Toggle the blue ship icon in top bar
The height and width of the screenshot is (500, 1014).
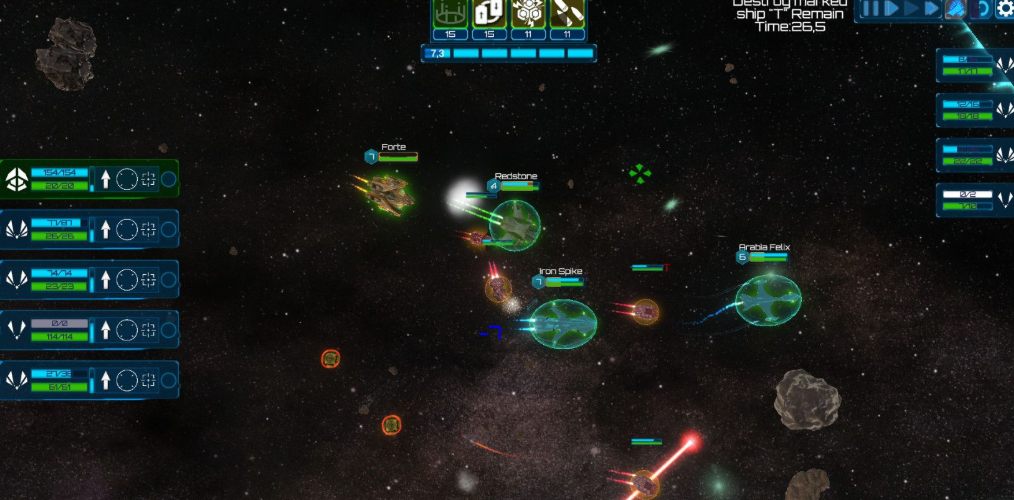(x=955, y=9)
